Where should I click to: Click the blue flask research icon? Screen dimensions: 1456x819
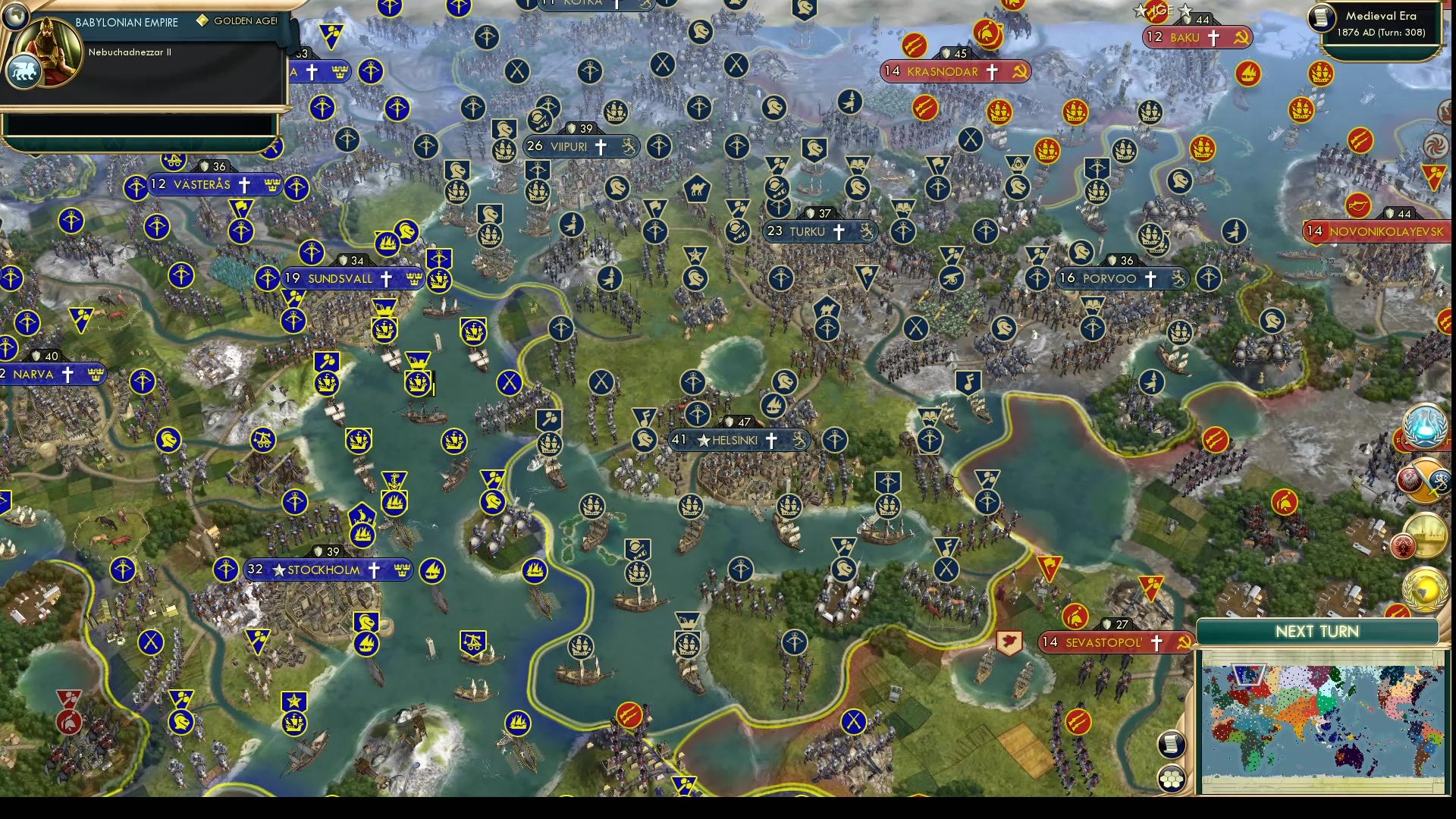[x=1423, y=425]
